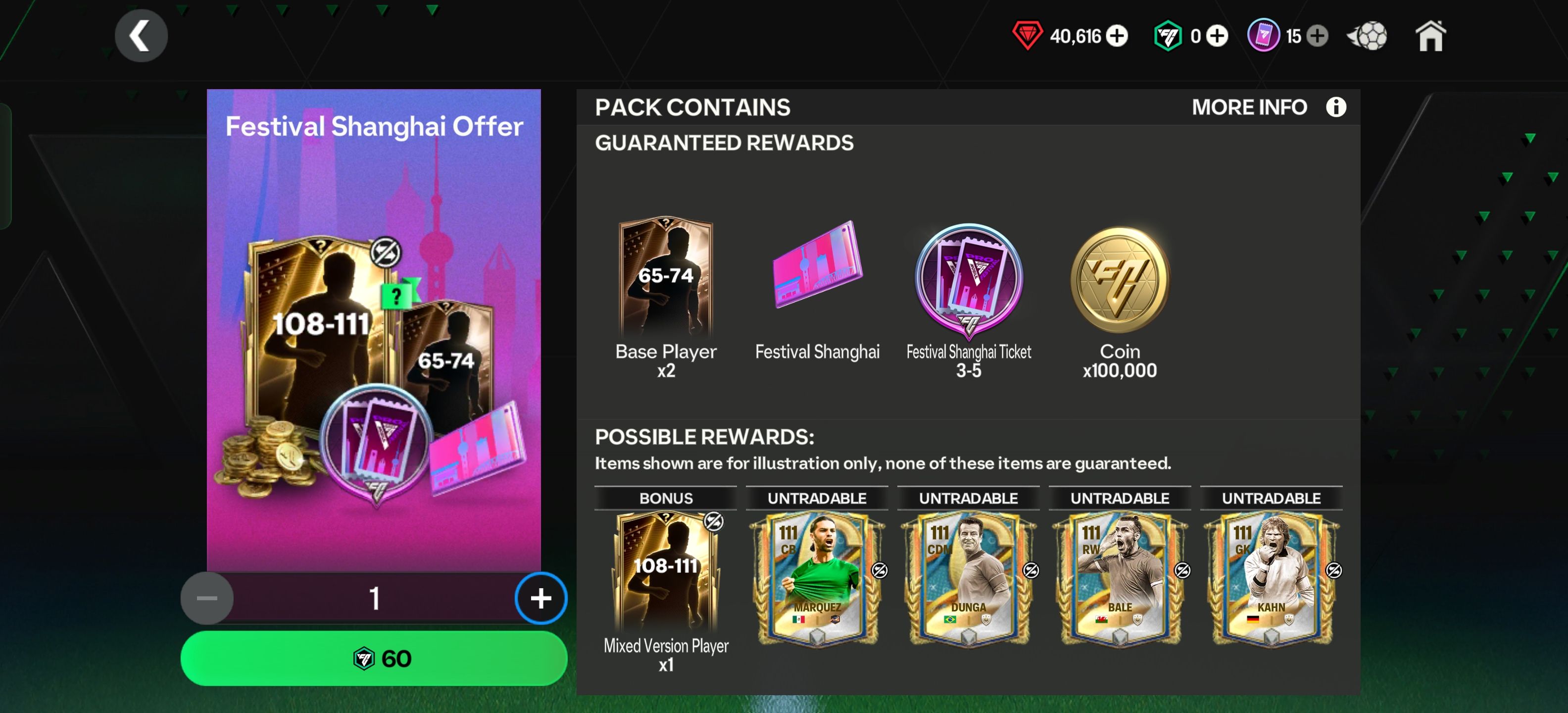Return to main menu via the home icon
This screenshot has width=1568, height=713.
tap(1430, 36)
